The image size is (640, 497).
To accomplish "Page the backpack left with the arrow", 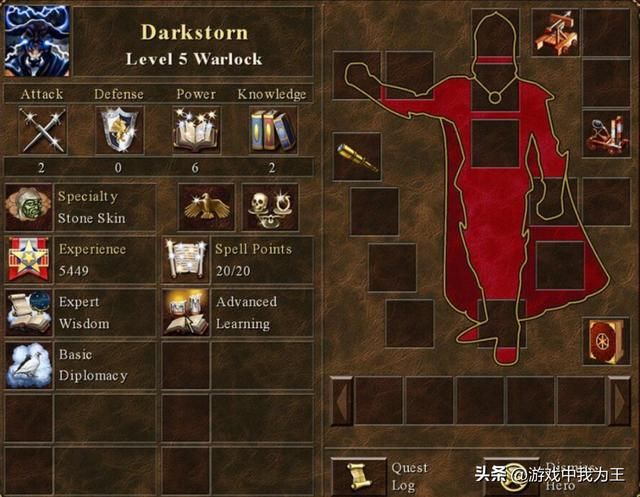I will [x=341, y=401].
